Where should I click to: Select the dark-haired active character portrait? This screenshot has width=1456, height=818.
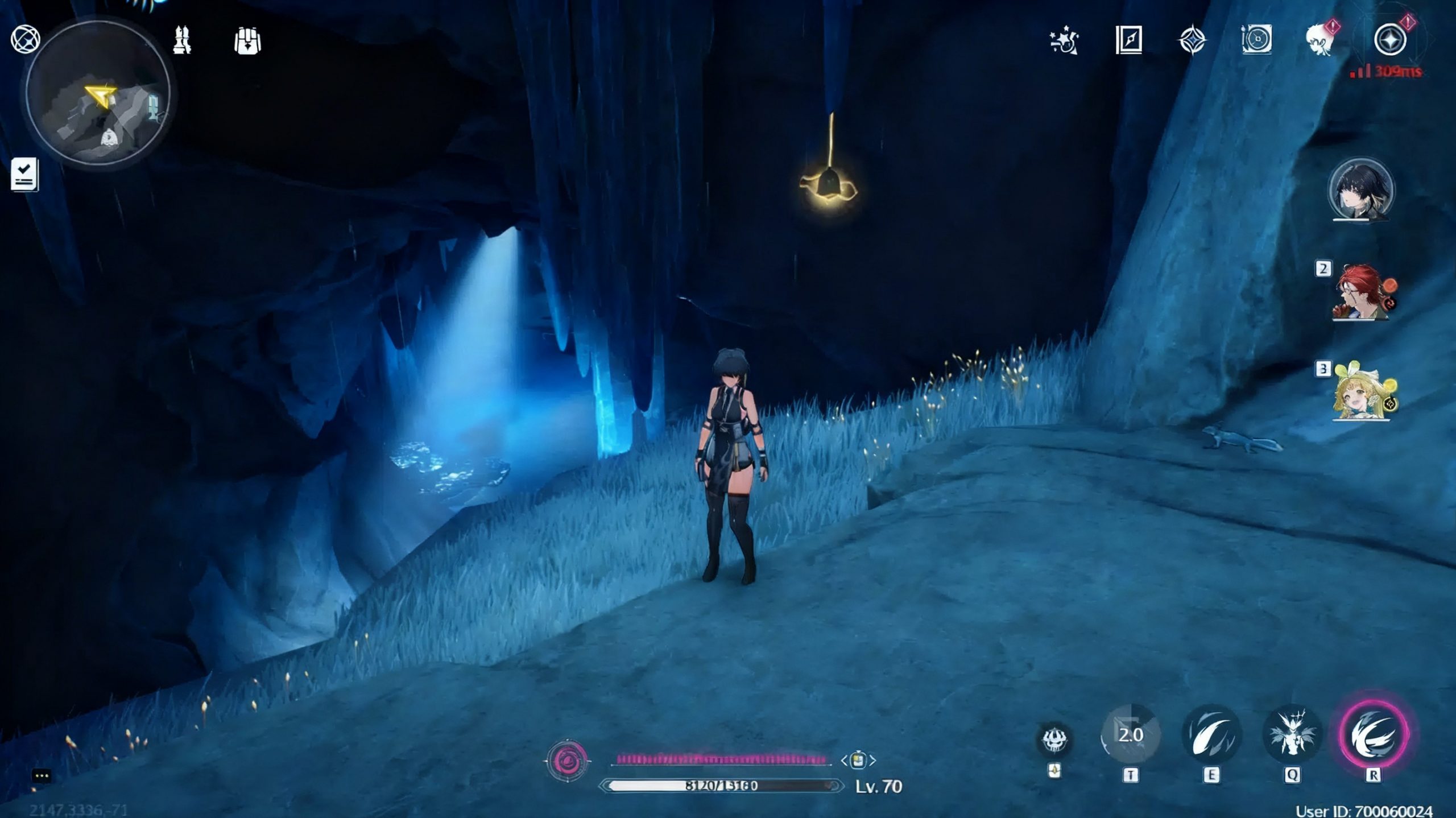1360,191
